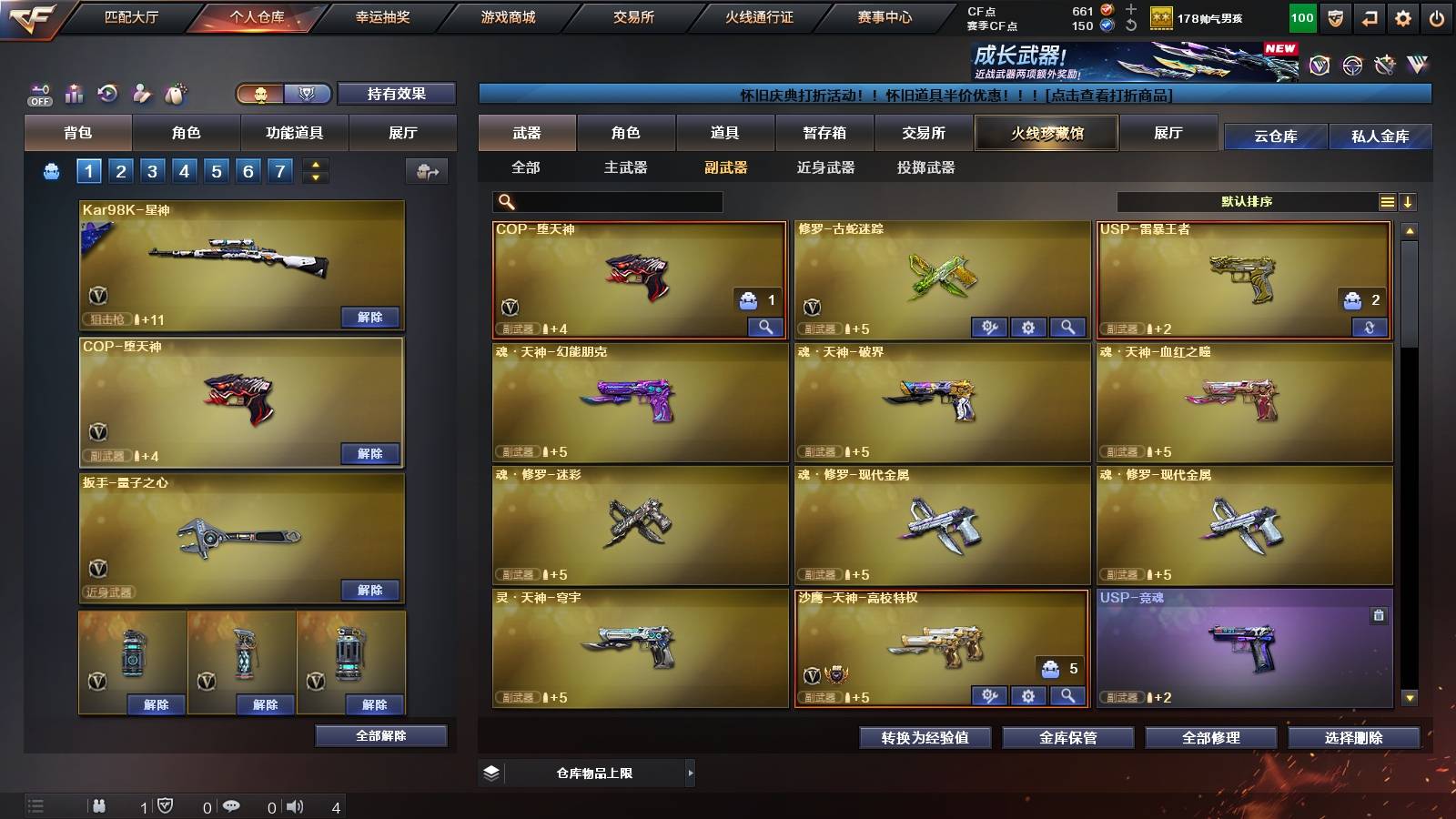Switch to the 火线珍藏馆 tab

(1046, 133)
